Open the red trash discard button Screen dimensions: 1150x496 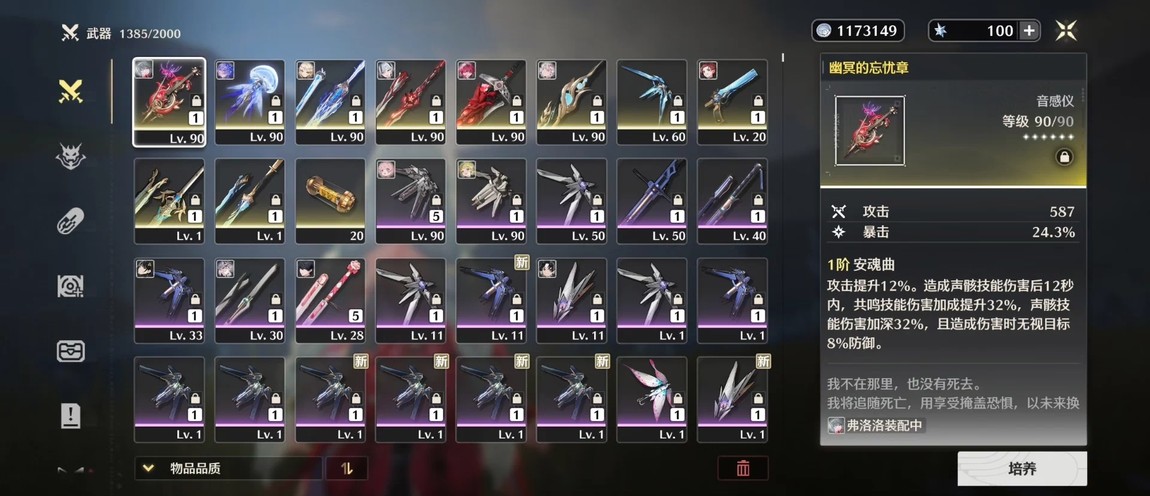pos(743,468)
